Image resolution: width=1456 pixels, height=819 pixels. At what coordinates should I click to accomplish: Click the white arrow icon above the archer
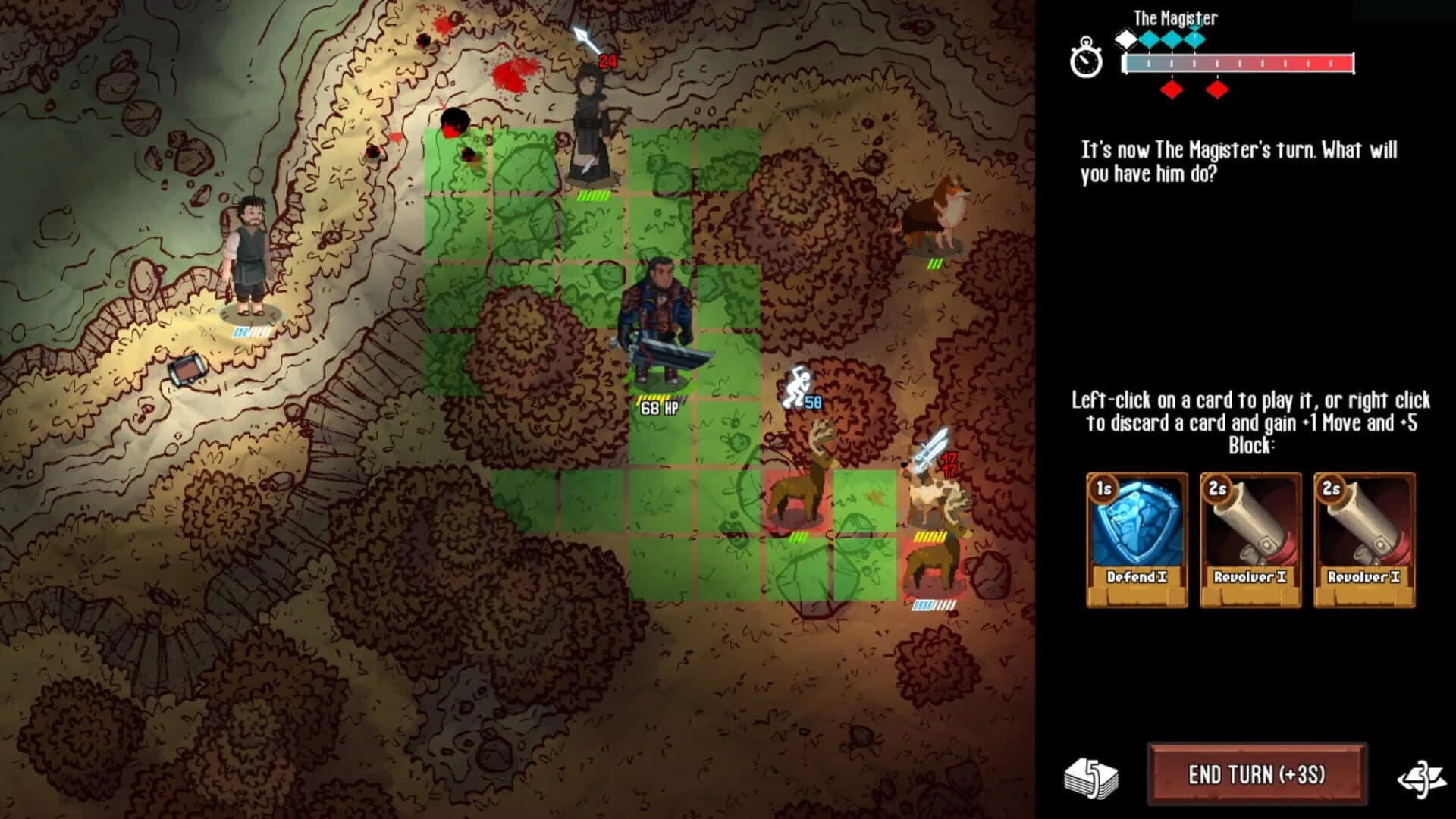point(581,33)
